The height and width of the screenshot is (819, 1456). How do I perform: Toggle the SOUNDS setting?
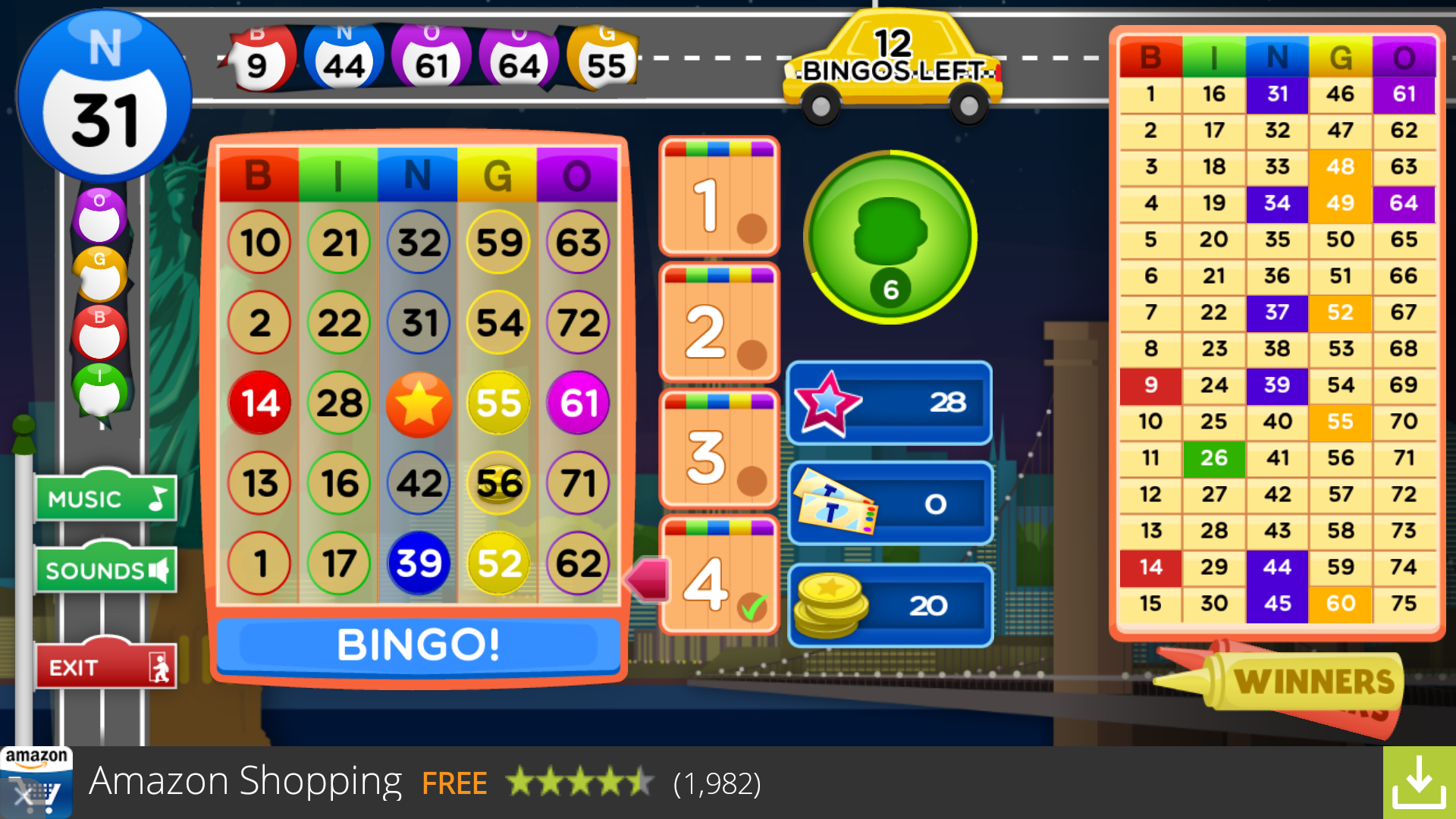pyautogui.click(x=105, y=570)
